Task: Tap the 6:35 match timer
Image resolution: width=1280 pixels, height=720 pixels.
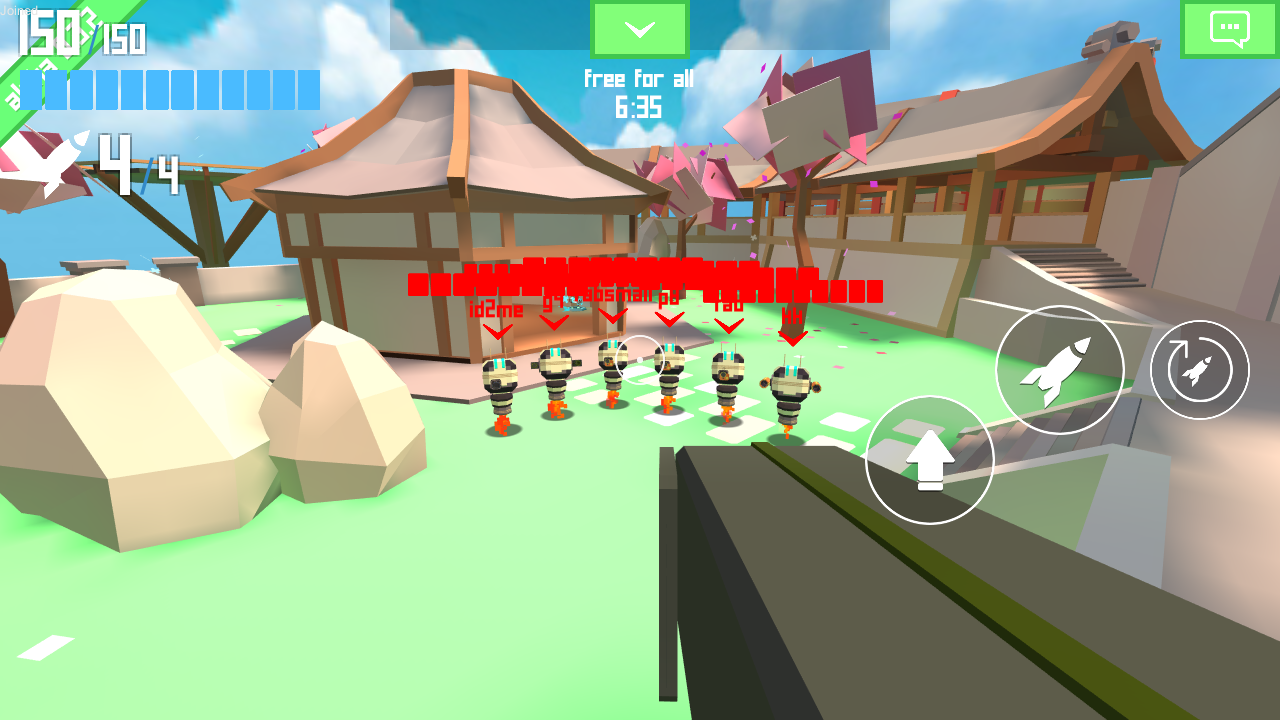Action: click(x=639, y=106)
